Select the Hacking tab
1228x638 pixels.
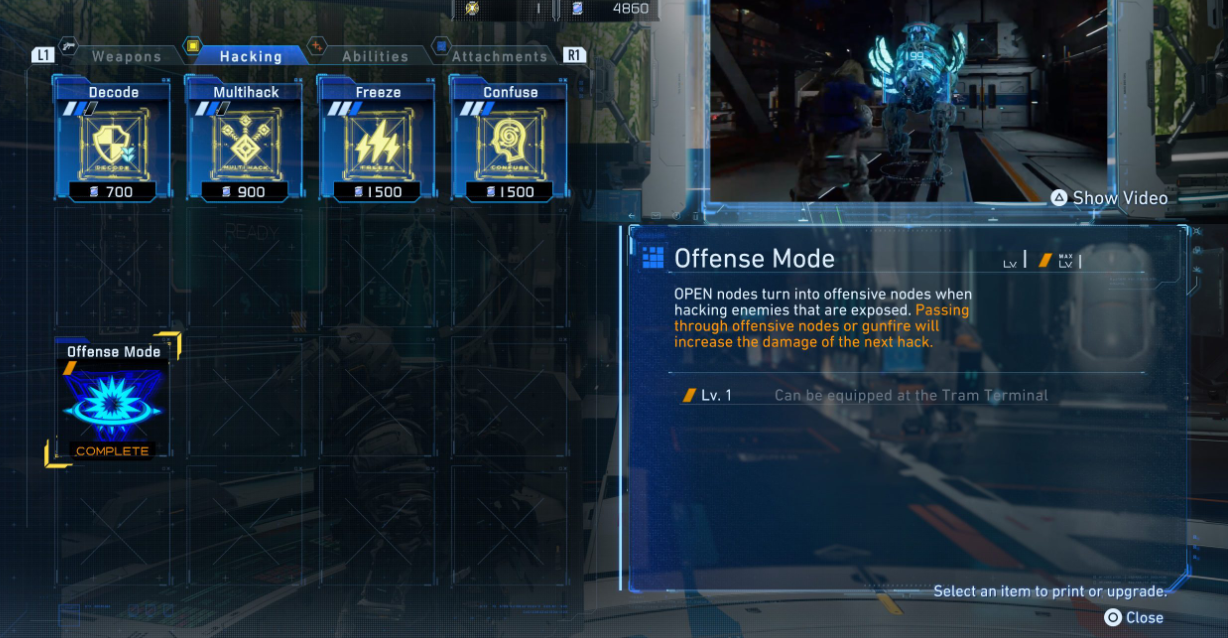(250, 56)
